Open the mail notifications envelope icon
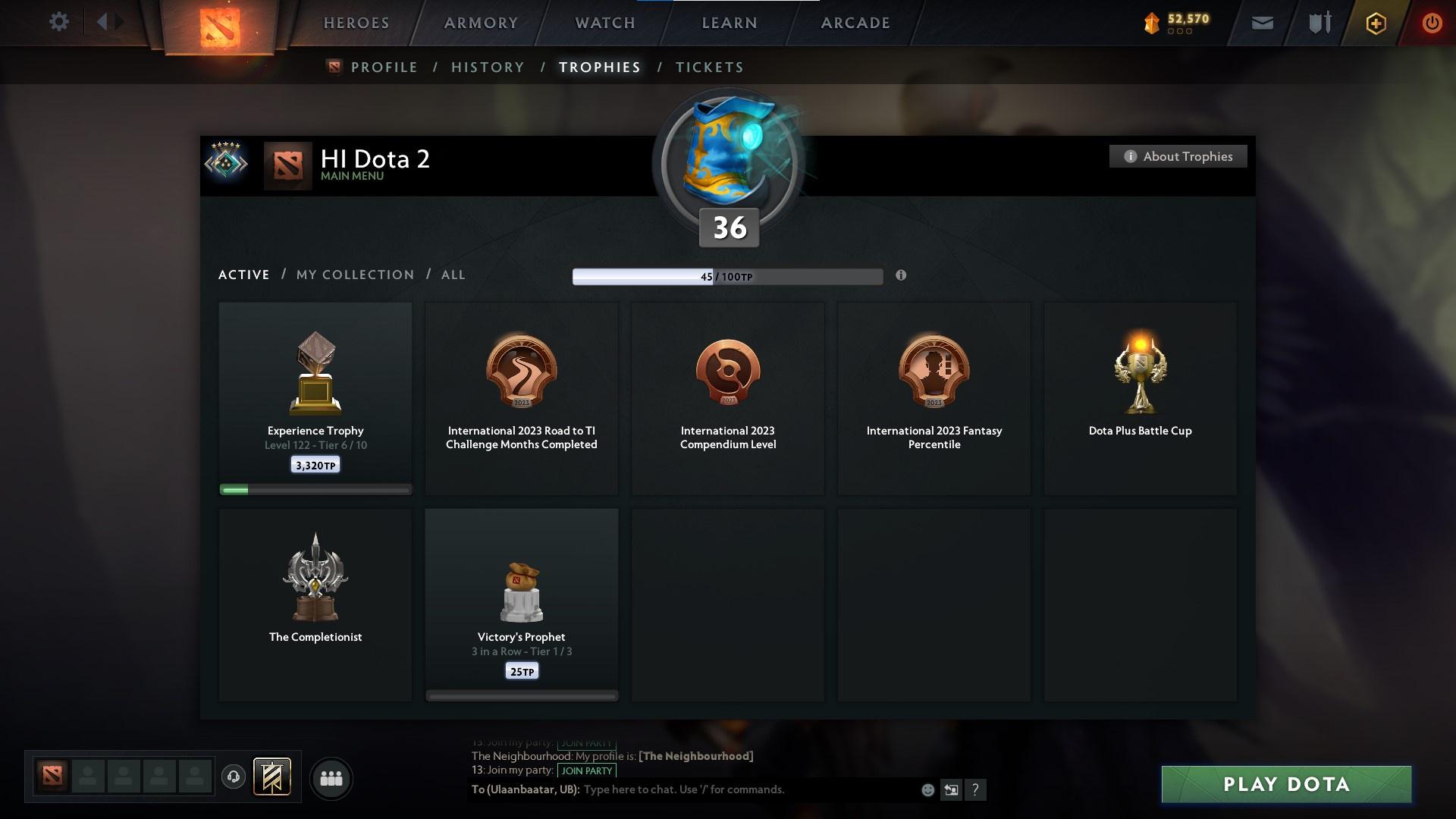The image size is (1456, 819). coord(1262,23)
